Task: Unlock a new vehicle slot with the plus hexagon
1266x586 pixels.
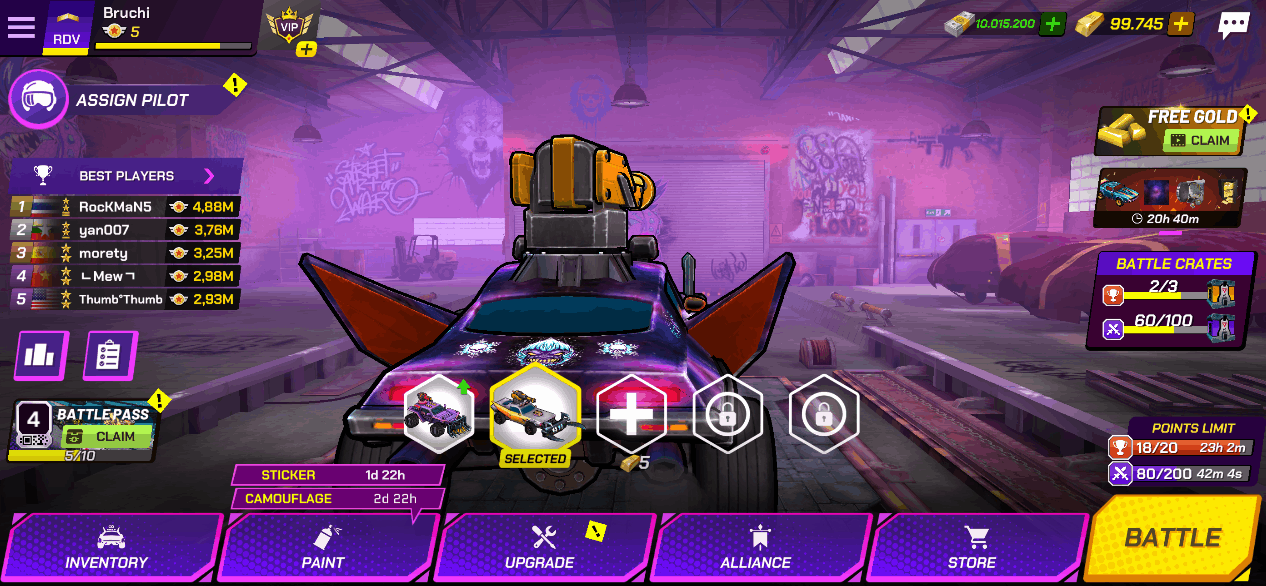Action: (x=631, y=413)
